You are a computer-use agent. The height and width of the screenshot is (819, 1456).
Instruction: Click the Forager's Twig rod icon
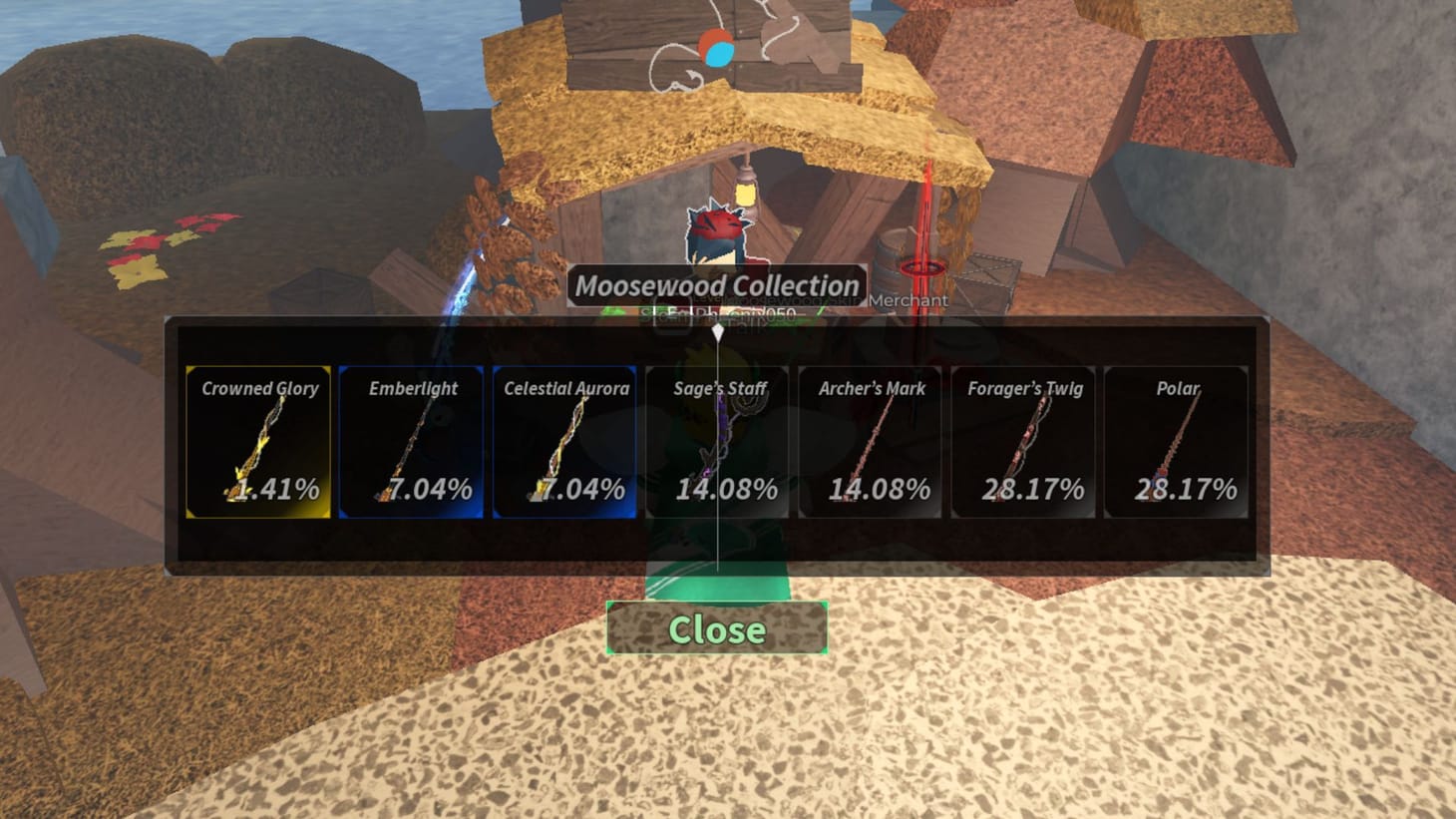tap(1025, 439)
